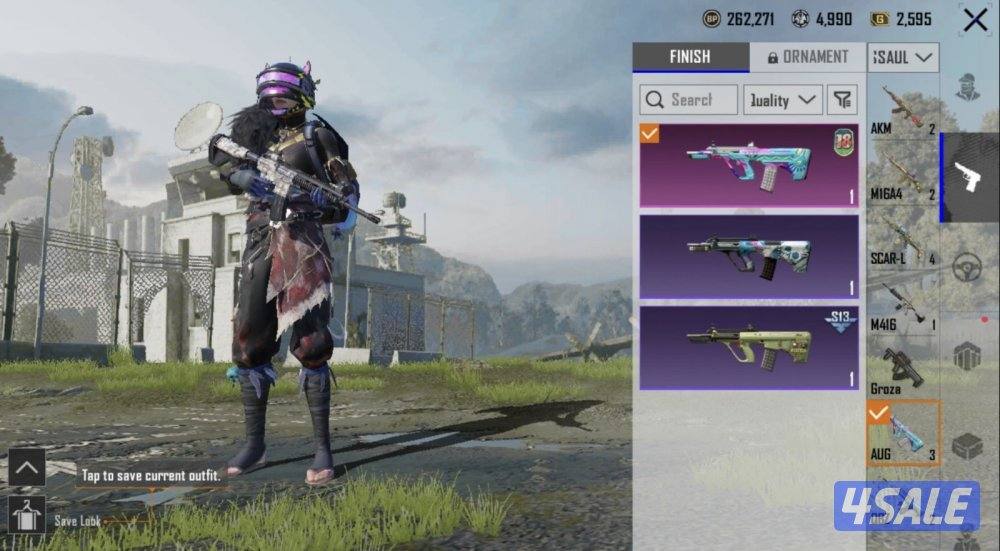
Task: Select AKM in the weapon list
Action: pyautogui.click(x=903, y=109)
